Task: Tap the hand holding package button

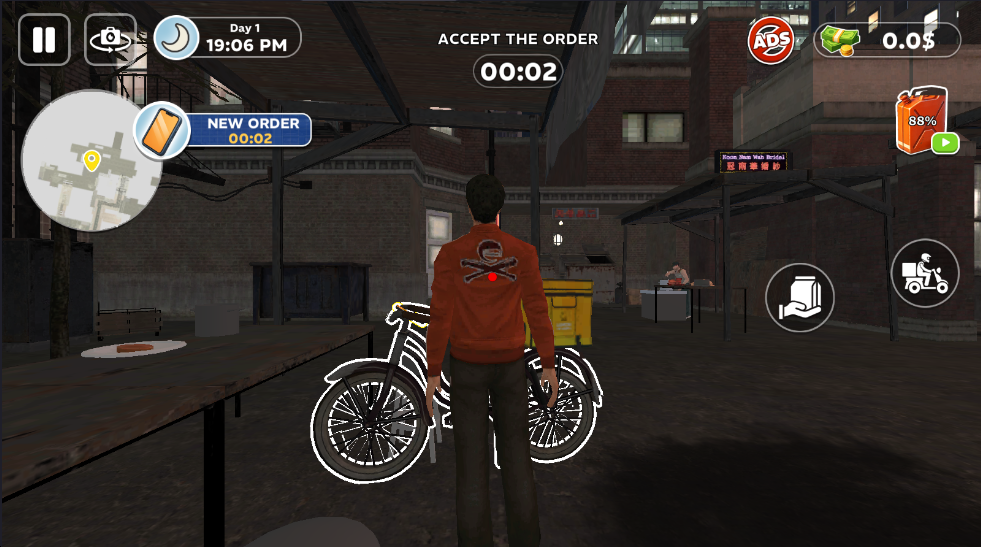Action: tap(800, 297)
